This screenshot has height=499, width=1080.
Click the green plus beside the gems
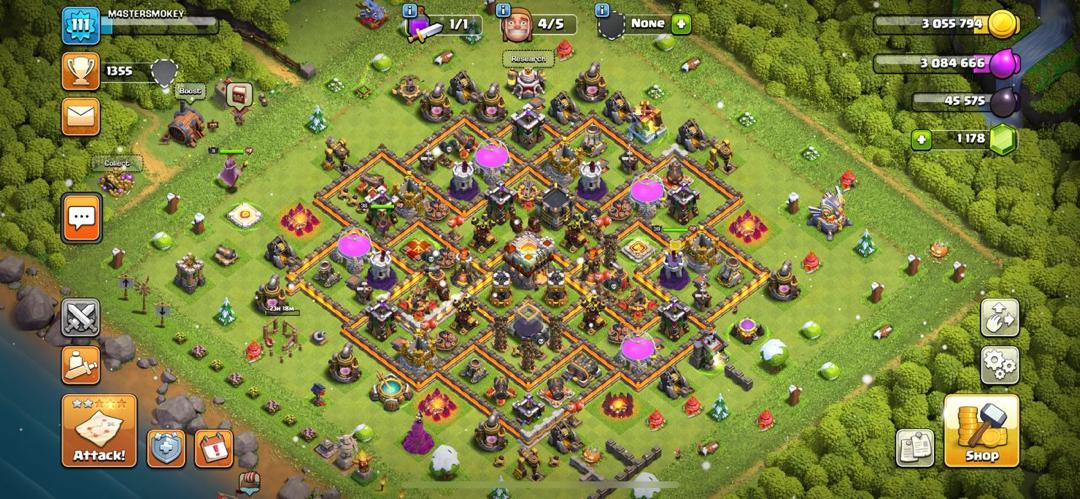921,140
